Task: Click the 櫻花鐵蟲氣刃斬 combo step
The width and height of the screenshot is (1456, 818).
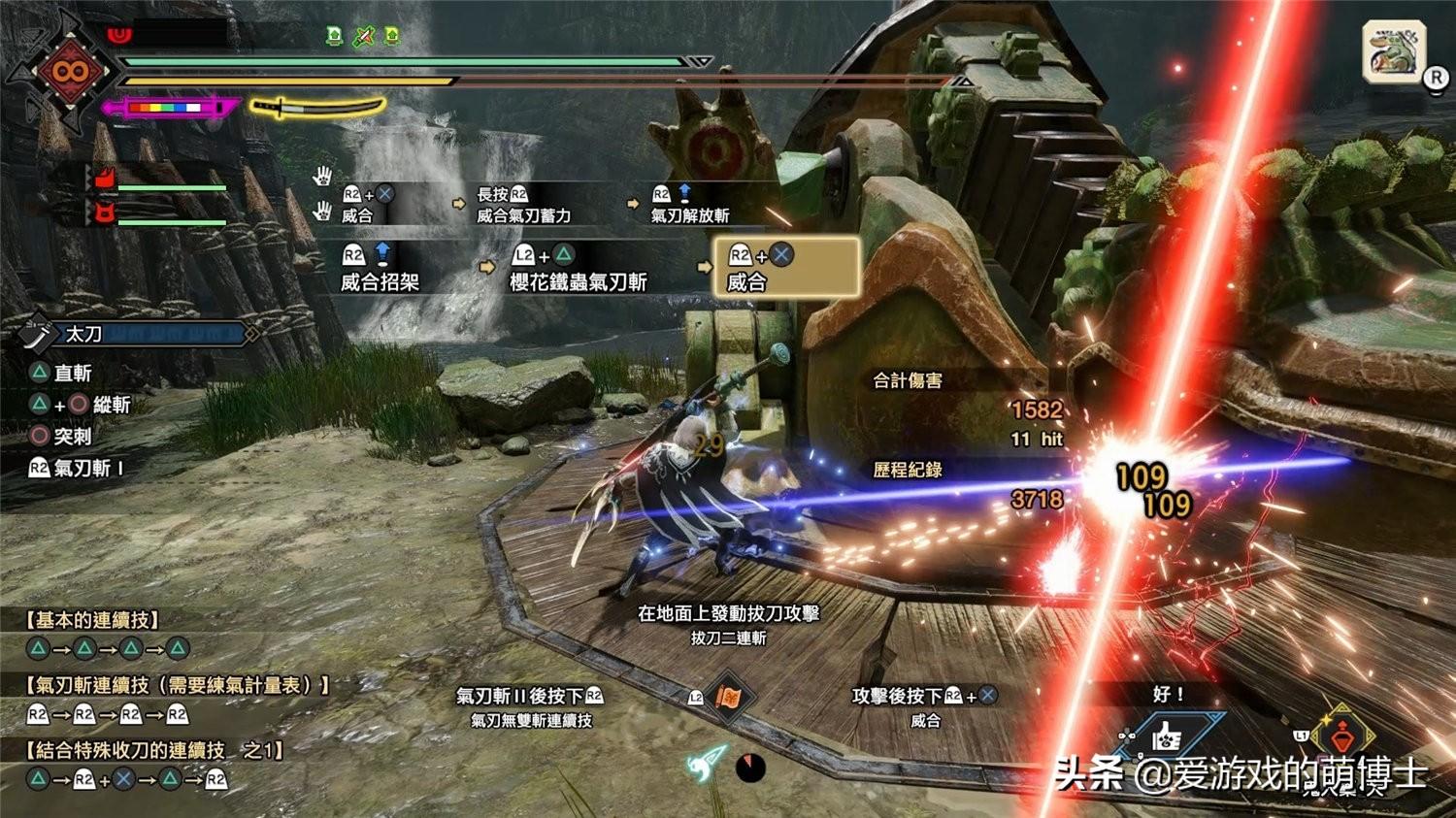Action: (x=578, y=268)
